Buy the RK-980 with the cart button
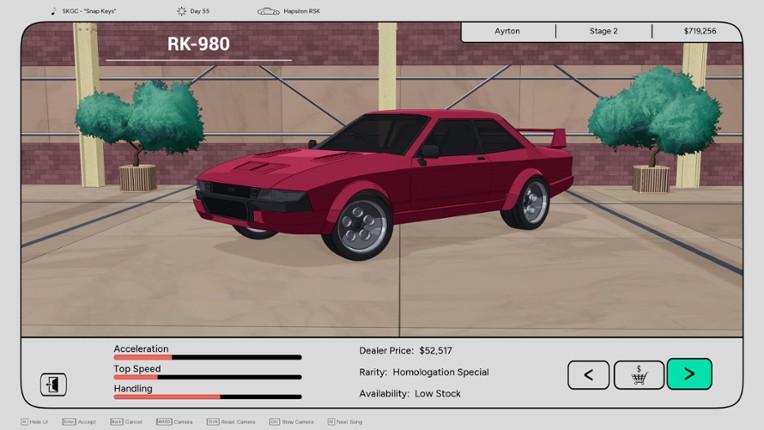 (x=639, y=375)
